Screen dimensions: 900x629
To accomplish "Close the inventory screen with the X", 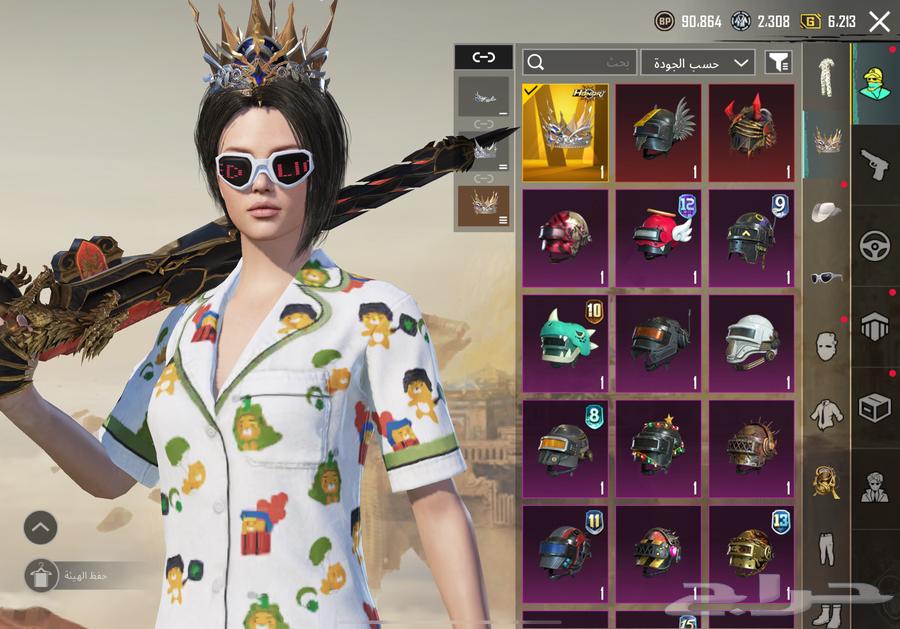I will coord(879,21).
